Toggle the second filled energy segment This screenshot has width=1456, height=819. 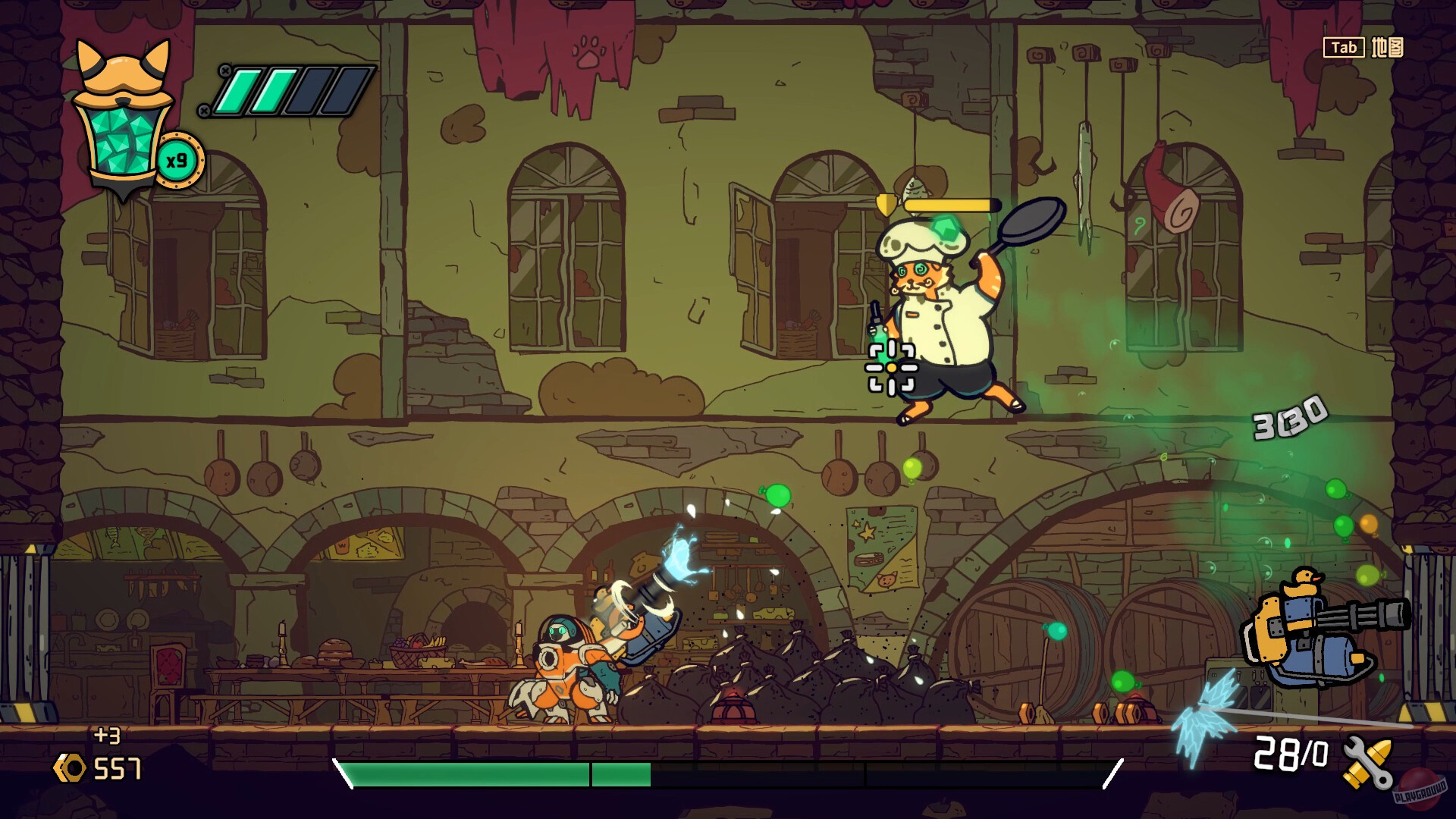pyautogui.click(x=275, y=91)
